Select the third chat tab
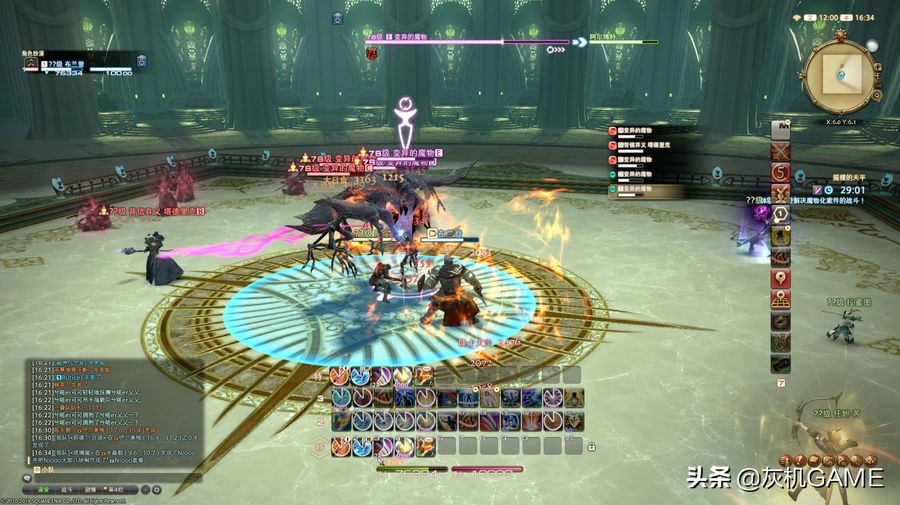Viewport: 900px width, 505px height. (91, 490)
